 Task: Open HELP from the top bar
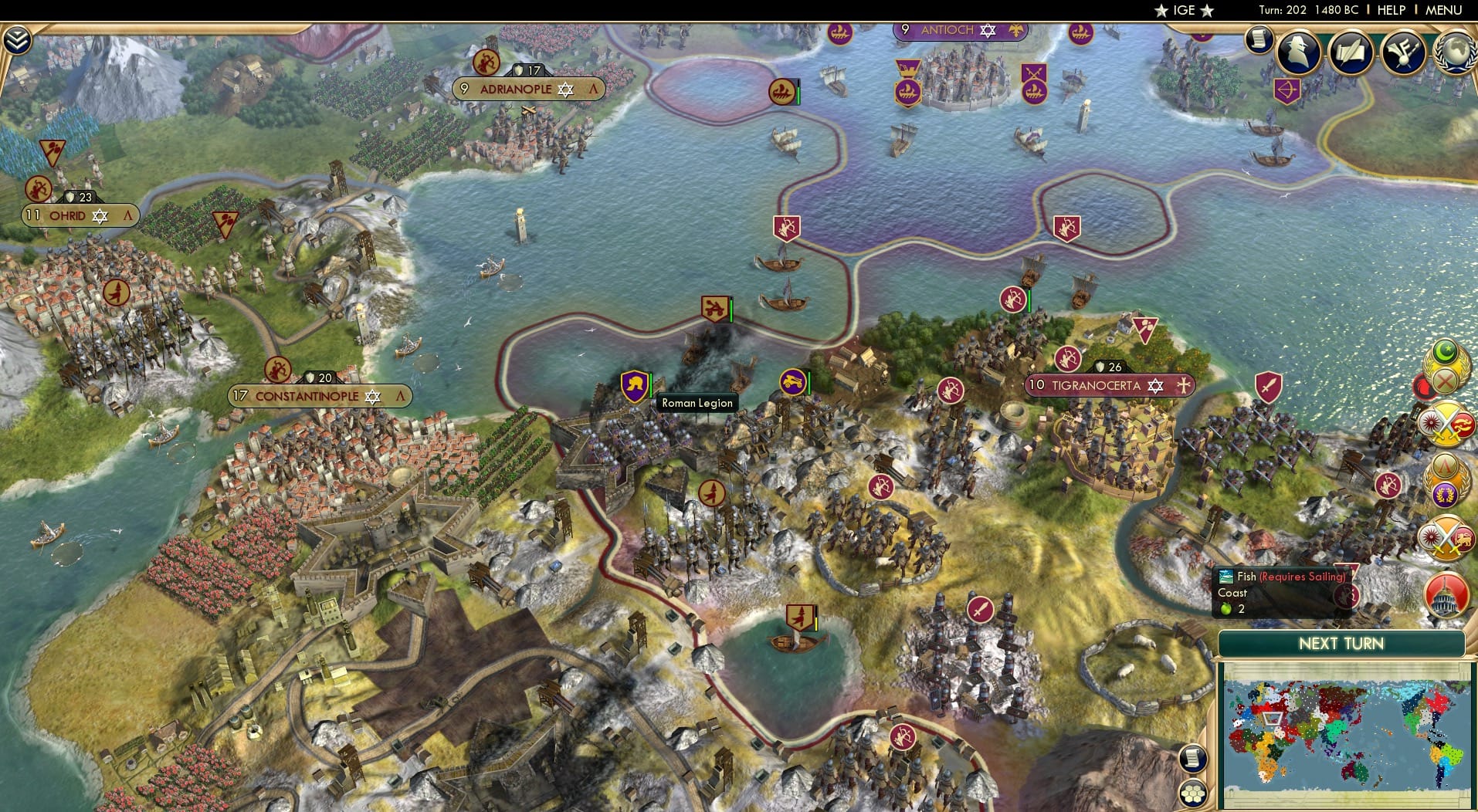point(1392,10)
